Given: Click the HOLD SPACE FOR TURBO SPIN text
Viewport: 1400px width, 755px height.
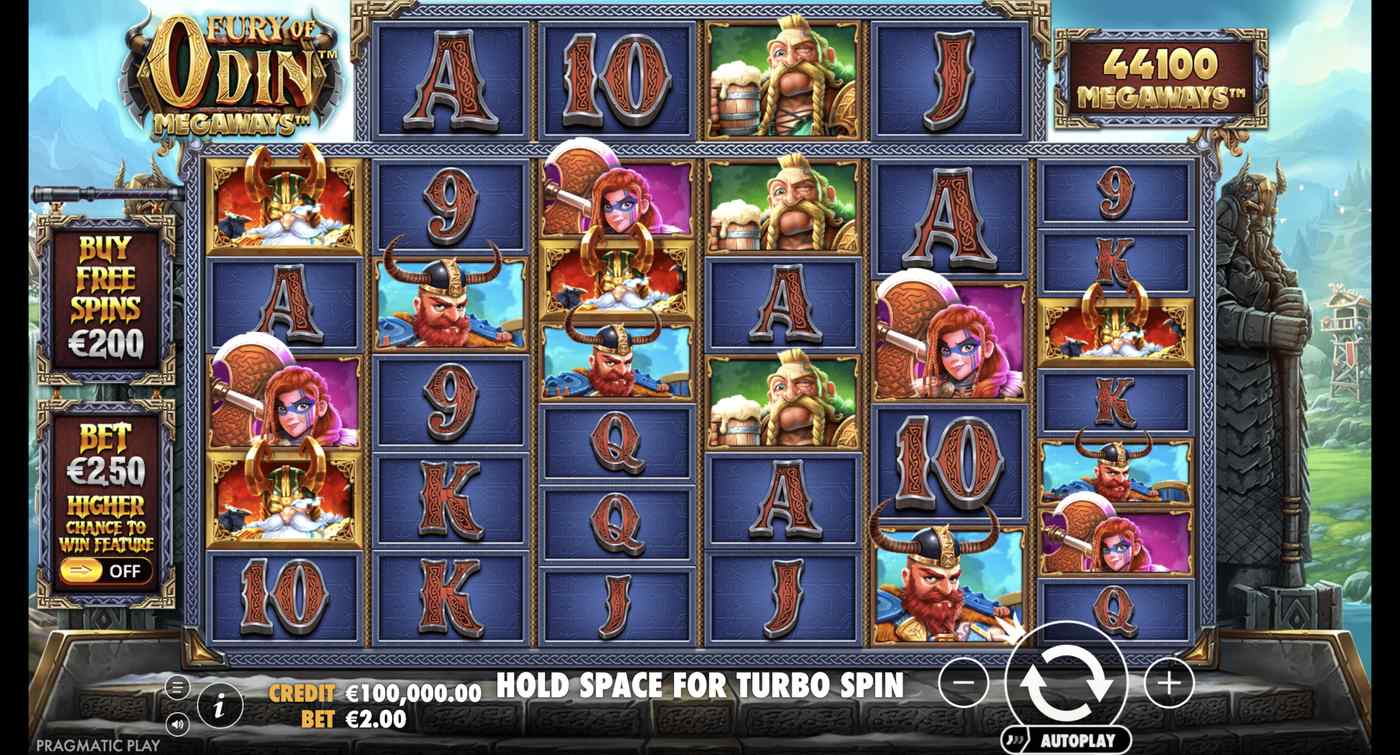Looking at the screenshot, I should [x=700, y=686].
